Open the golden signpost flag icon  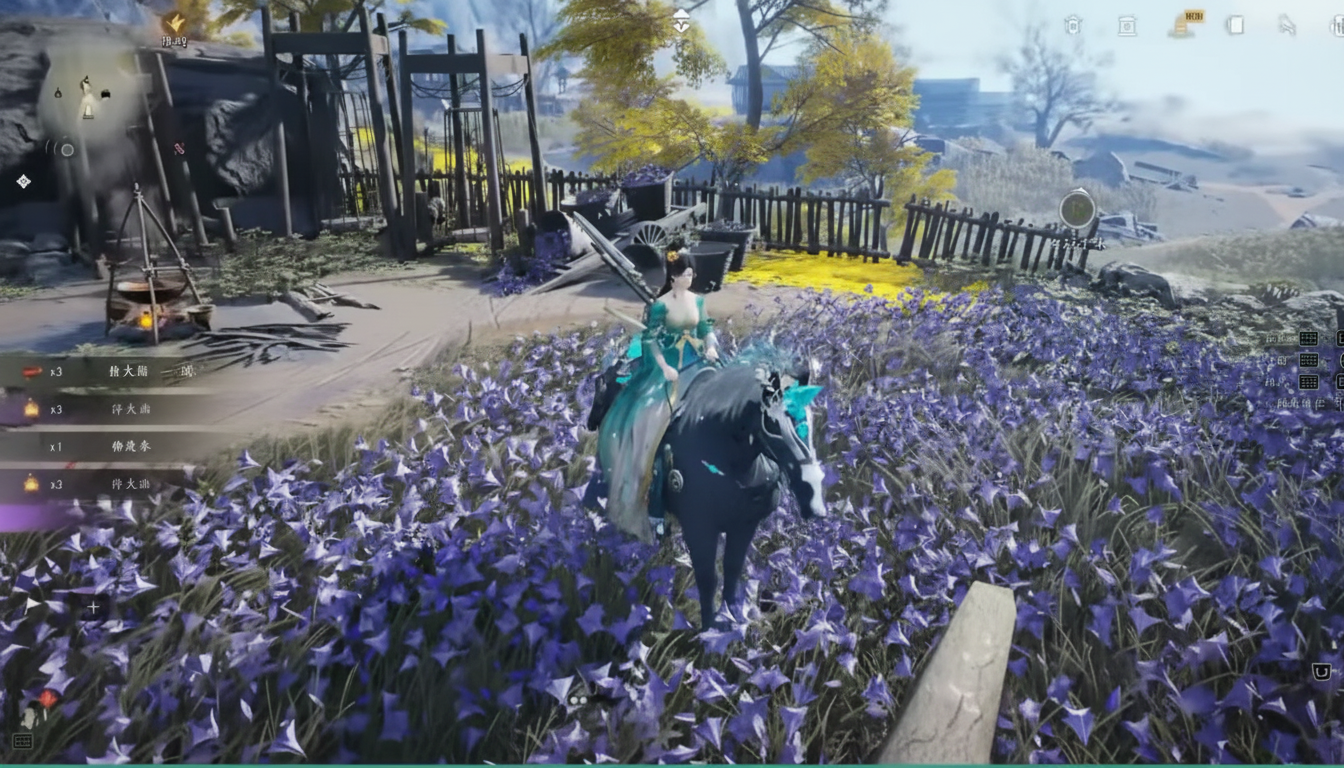[1183, 23]
